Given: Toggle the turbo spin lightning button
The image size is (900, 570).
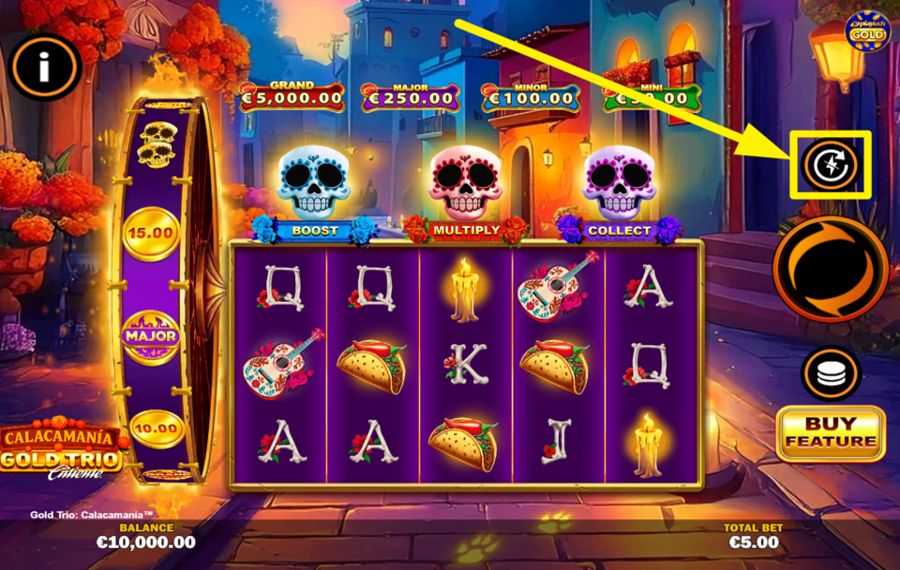Looking at the screenshot, I should click(x=832, y=165).
